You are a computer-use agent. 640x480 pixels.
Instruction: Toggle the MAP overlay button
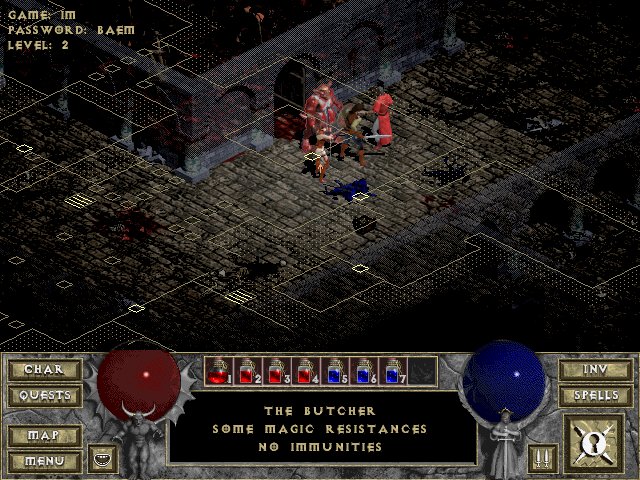(x=43, y=436)
